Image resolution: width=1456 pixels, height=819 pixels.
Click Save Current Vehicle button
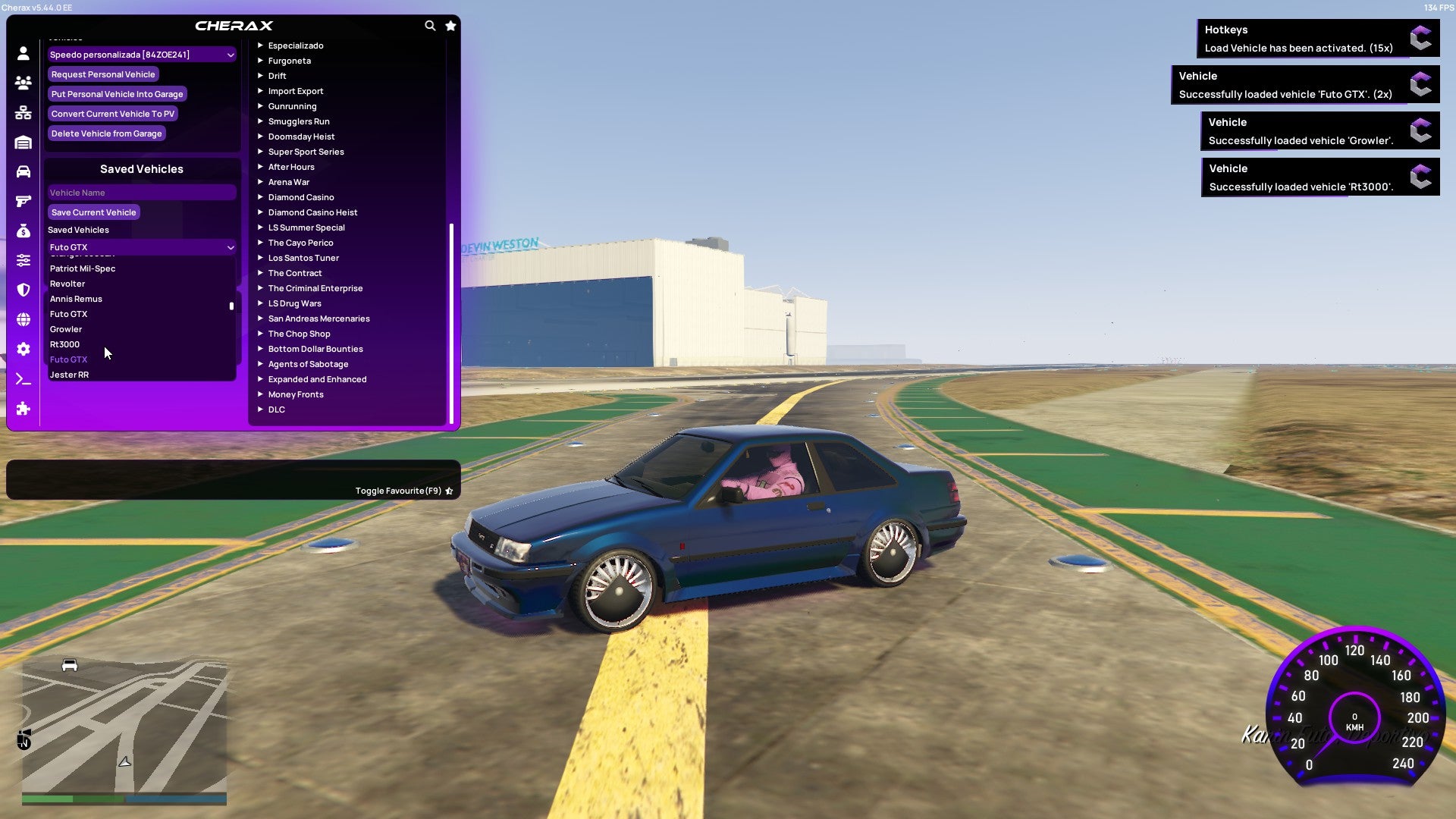tap(93, 212)
